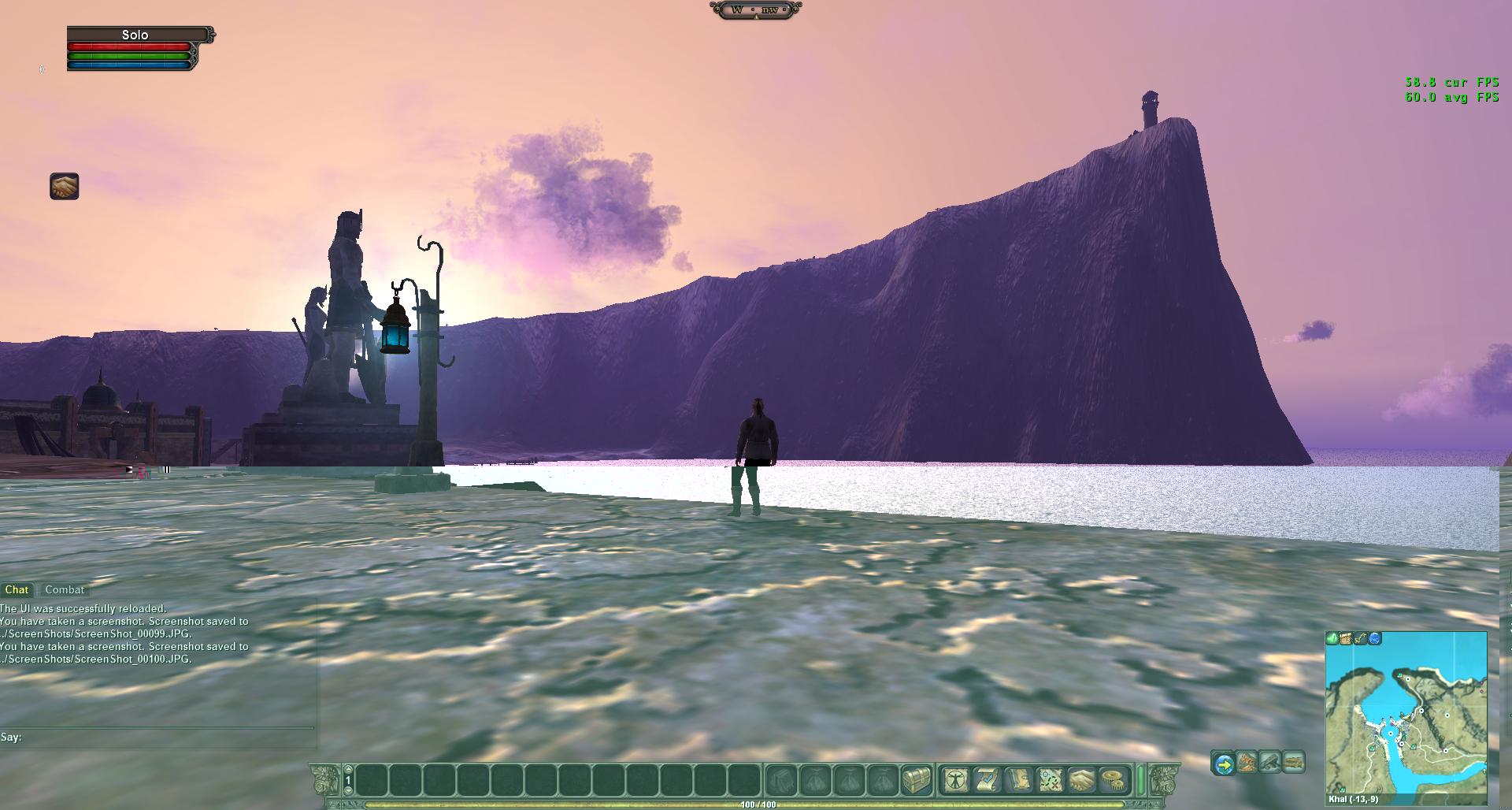Open the treasure chest inventory button
Screen dimensions: 1512x810
pos(917,780)
